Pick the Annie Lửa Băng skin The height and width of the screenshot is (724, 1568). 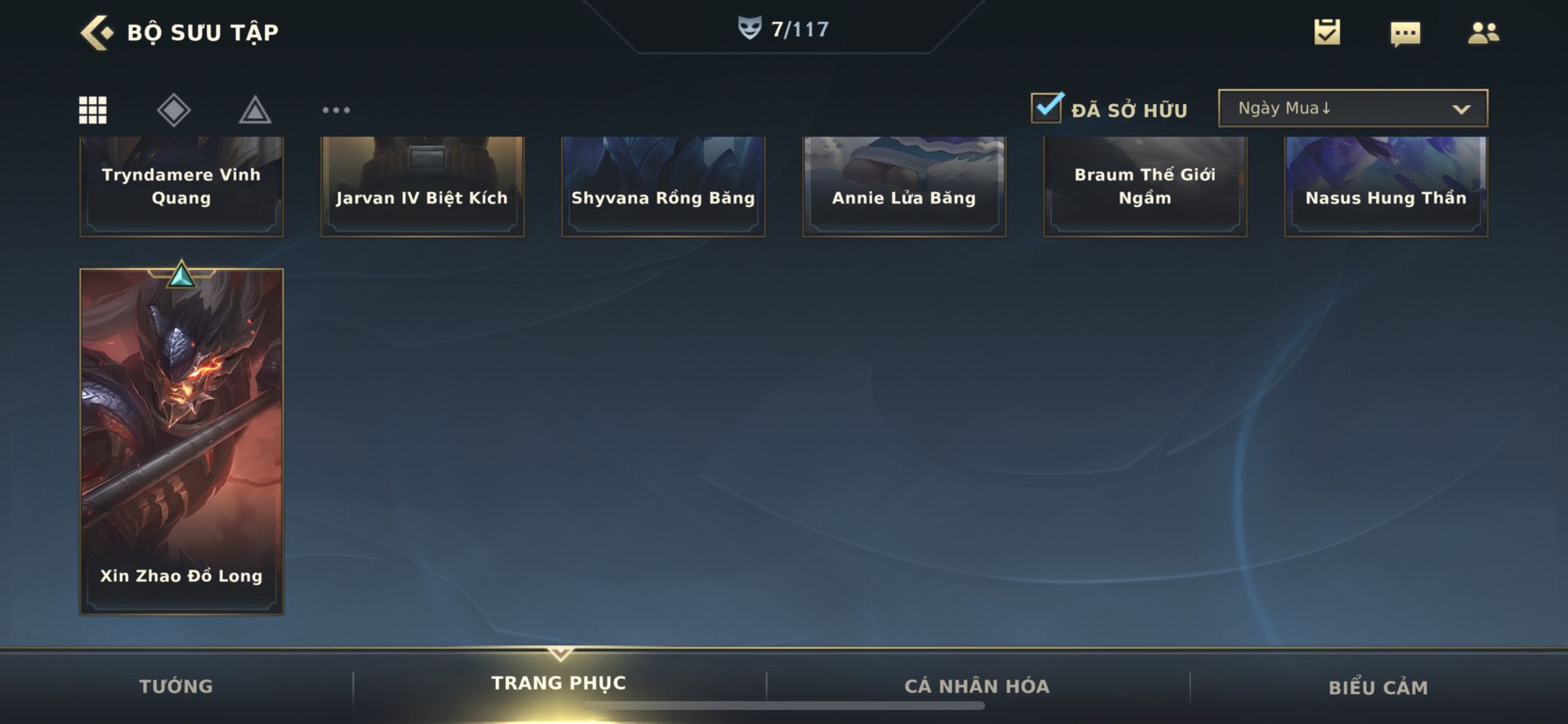[903, 186]
